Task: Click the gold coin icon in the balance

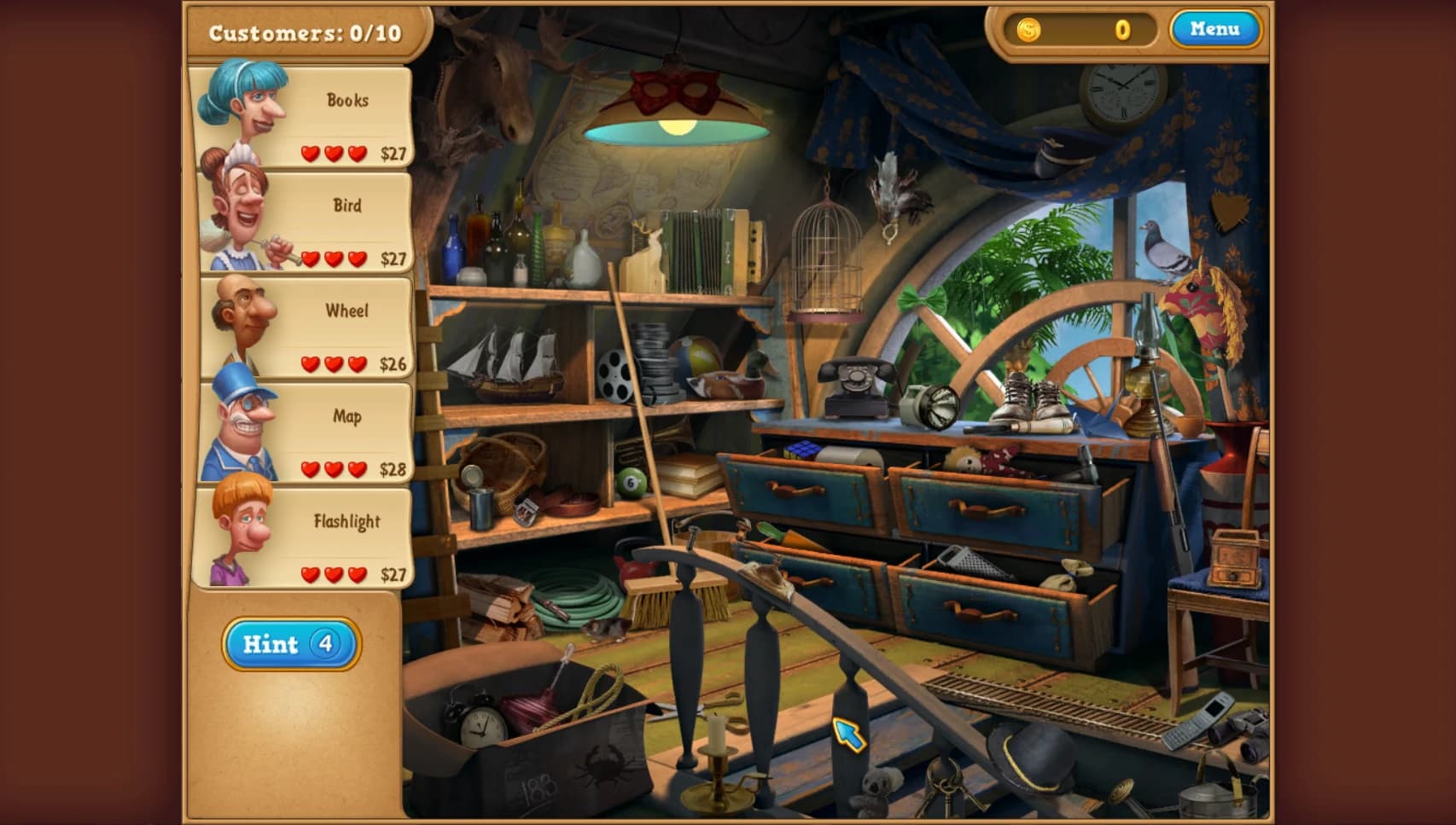Action: (1030, 30)
